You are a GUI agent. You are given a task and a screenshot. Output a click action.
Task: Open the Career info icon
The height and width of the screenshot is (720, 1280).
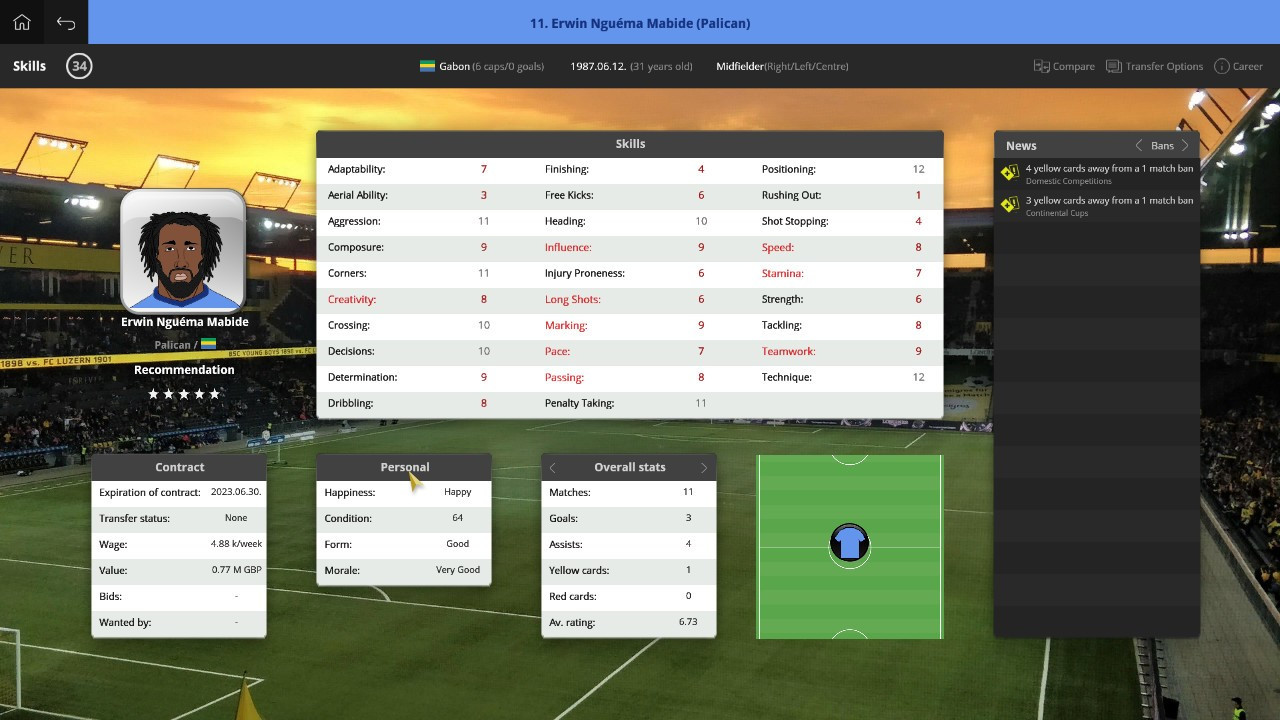pyautogui.click(x=1221, y=66)
